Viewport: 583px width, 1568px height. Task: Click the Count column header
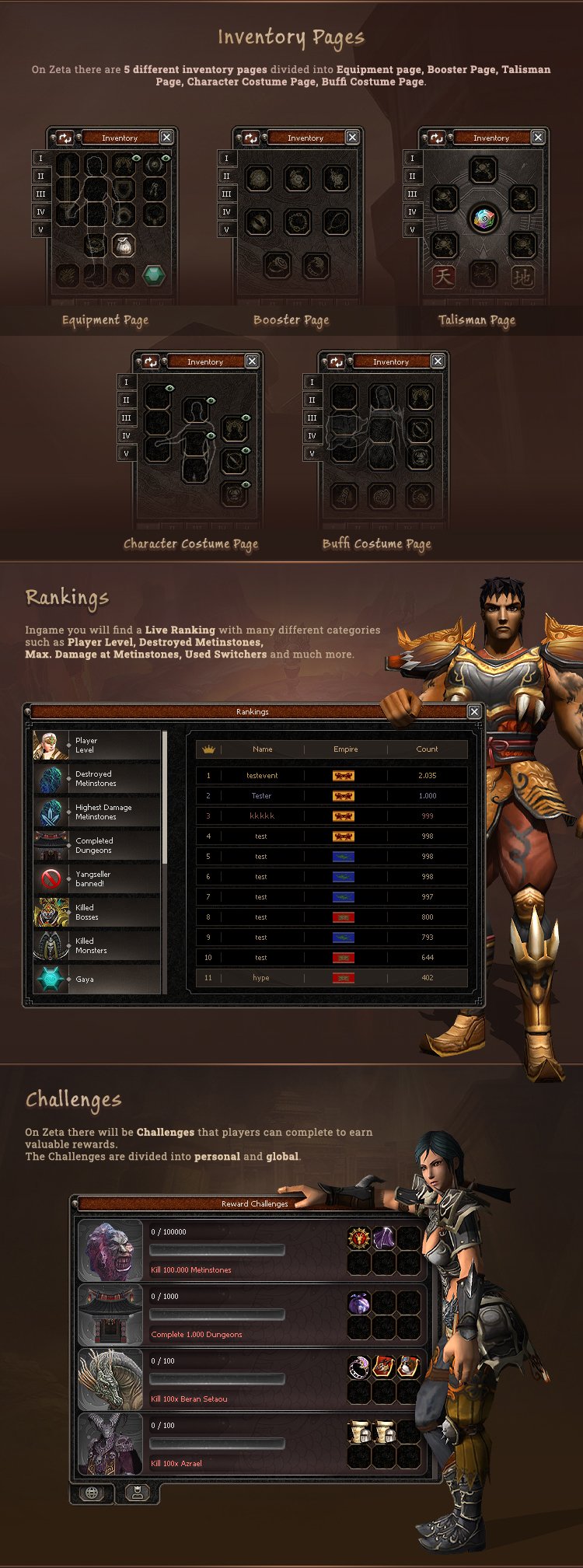point(427,749)
